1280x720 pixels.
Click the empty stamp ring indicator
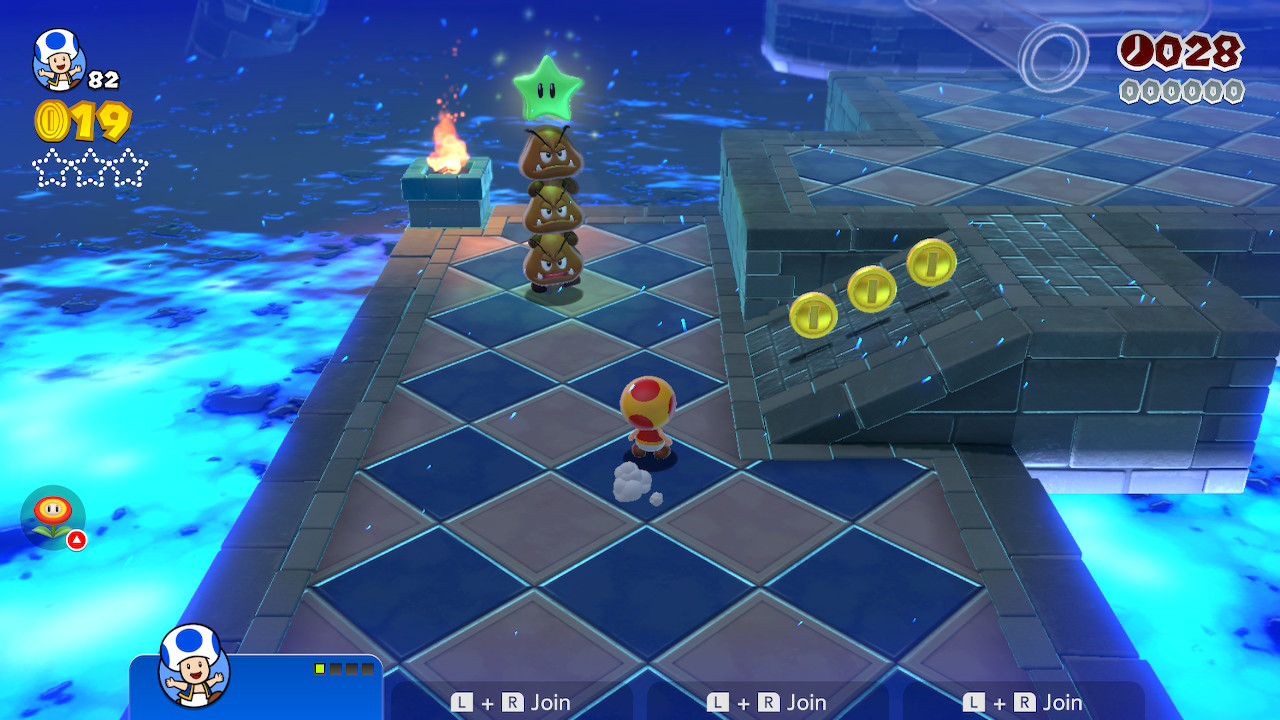tap(1055, 54)
